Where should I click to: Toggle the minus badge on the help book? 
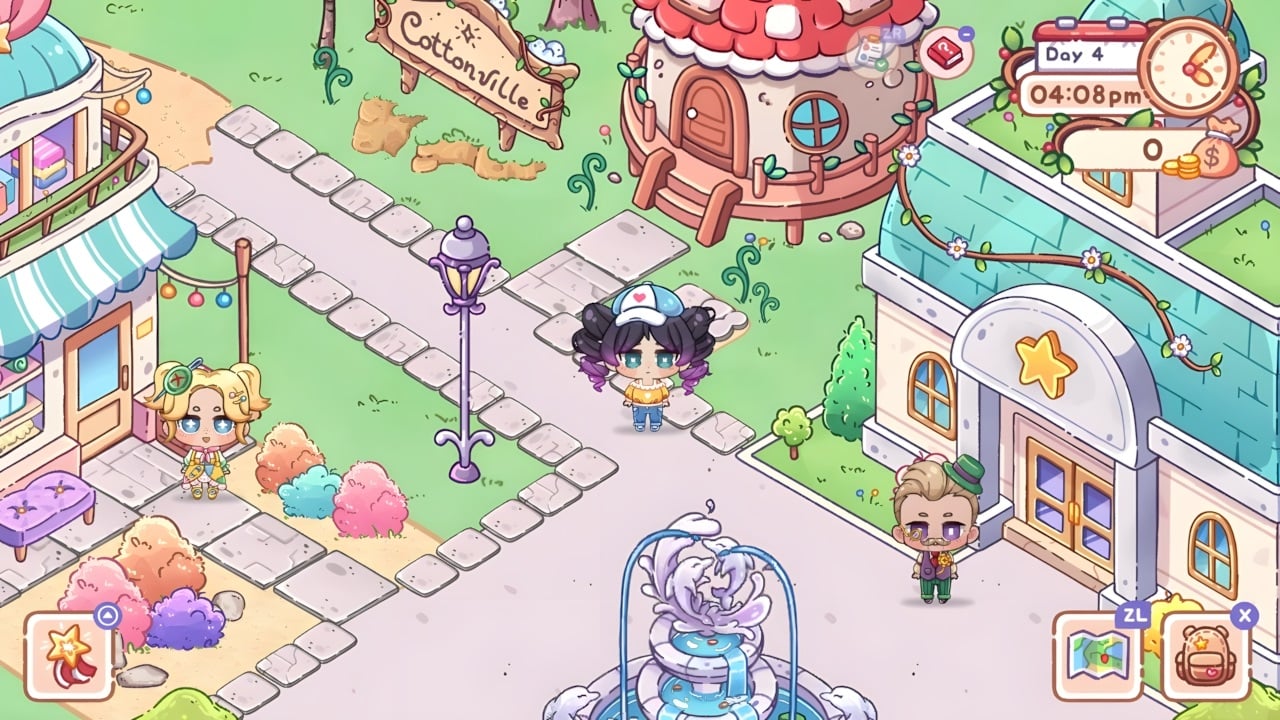pos(966,34)
